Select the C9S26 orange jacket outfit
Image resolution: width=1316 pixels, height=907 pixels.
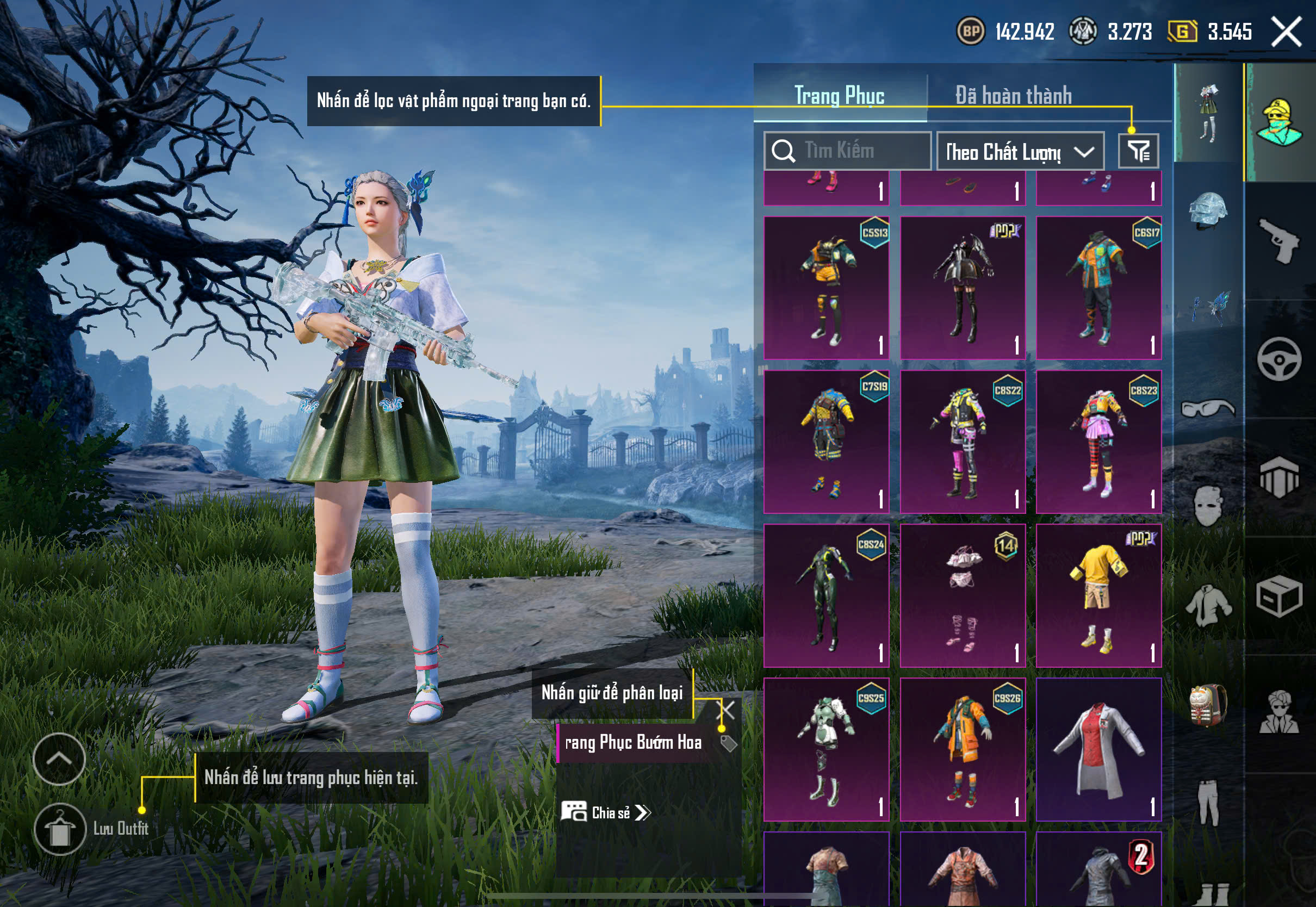(963, 749)
